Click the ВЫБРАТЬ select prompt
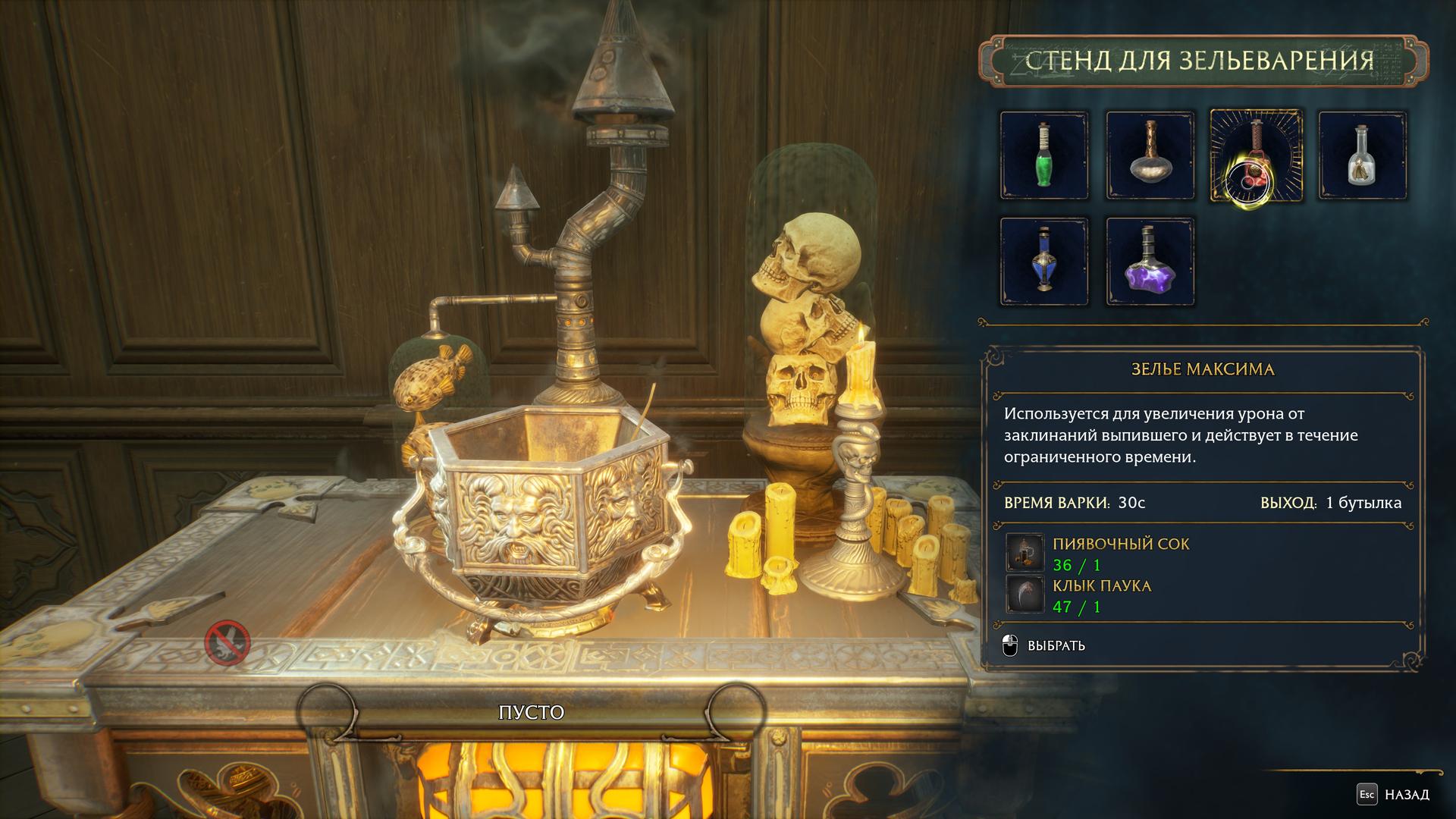 (1045, 646)
